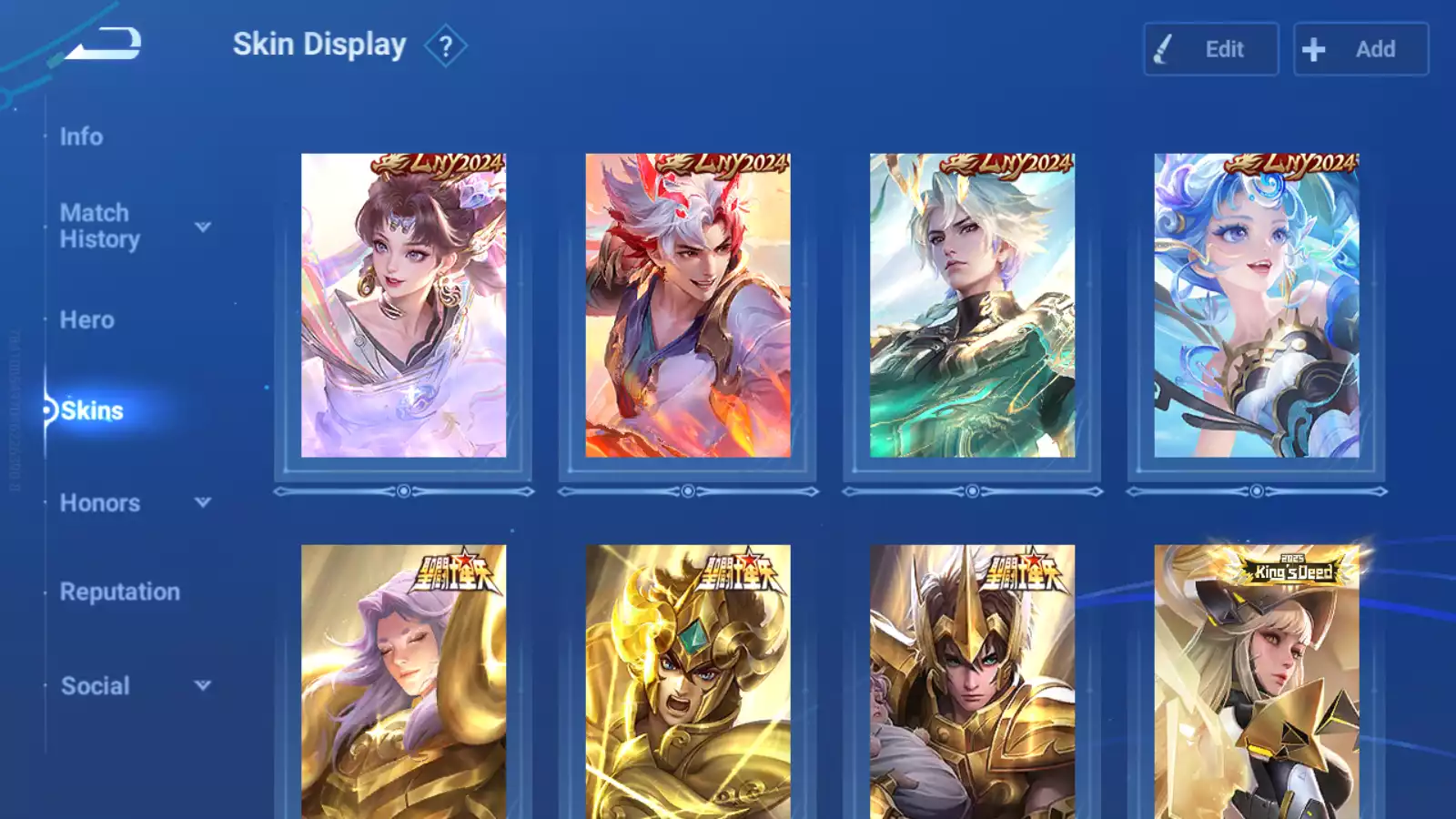Go to the Hero tab

(86, 320)
